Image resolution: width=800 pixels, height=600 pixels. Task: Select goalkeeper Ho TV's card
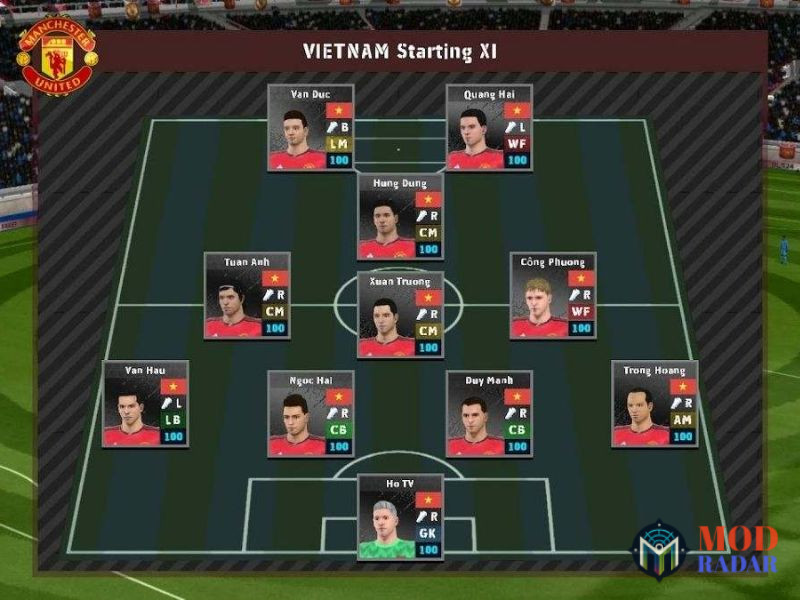coord(400,517)
